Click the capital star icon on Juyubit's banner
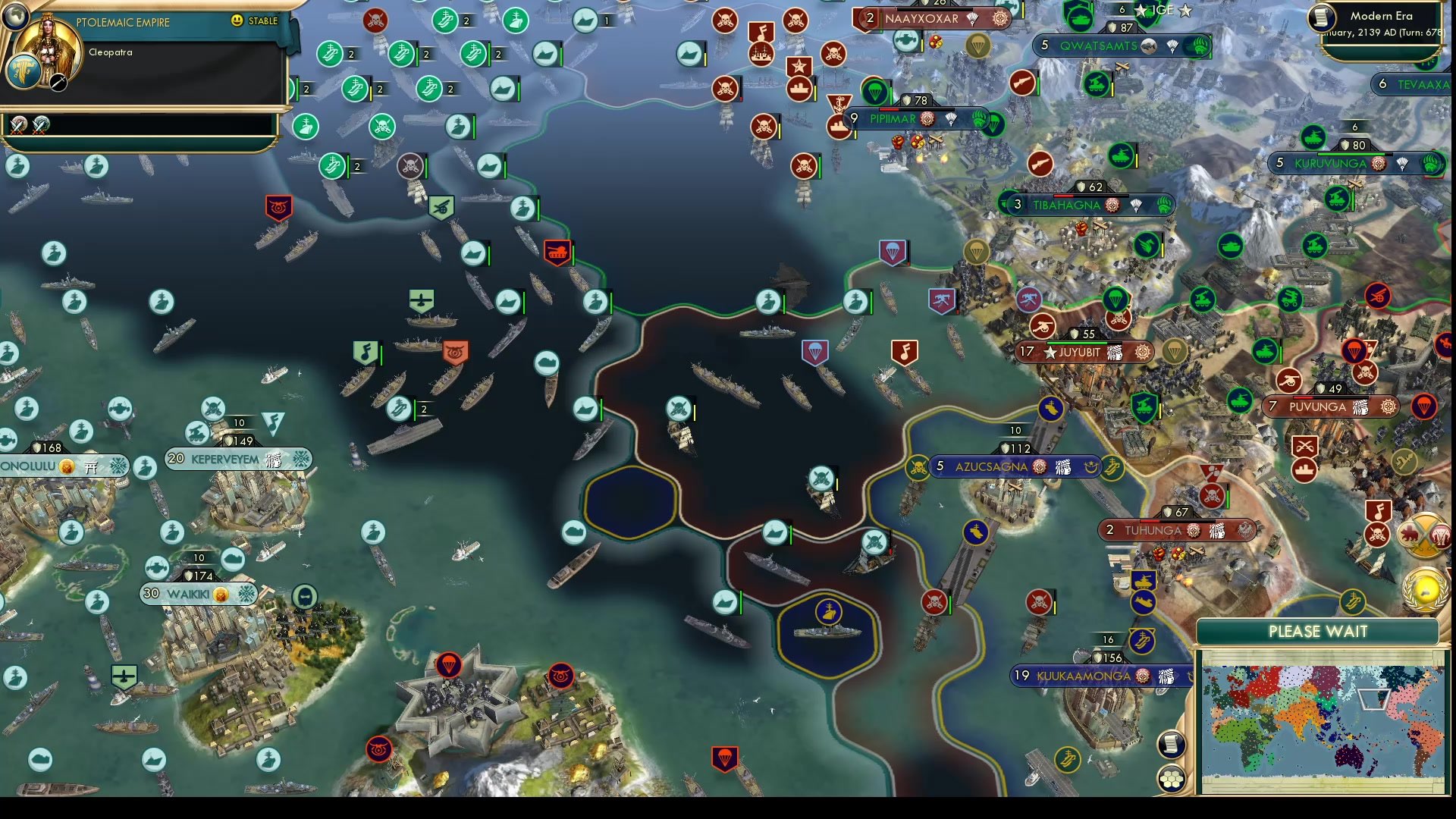This screenshot has width=1456, height=819. coord(1051,351)
